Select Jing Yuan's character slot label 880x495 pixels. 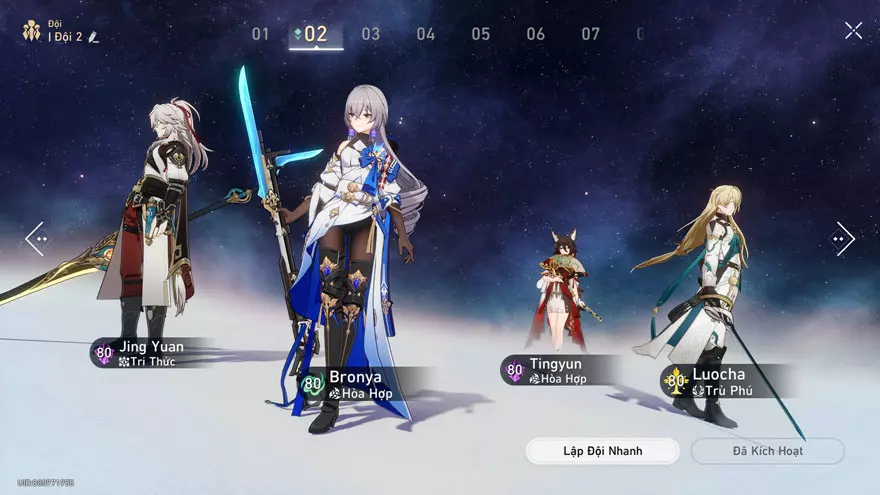tap(145, 353)
